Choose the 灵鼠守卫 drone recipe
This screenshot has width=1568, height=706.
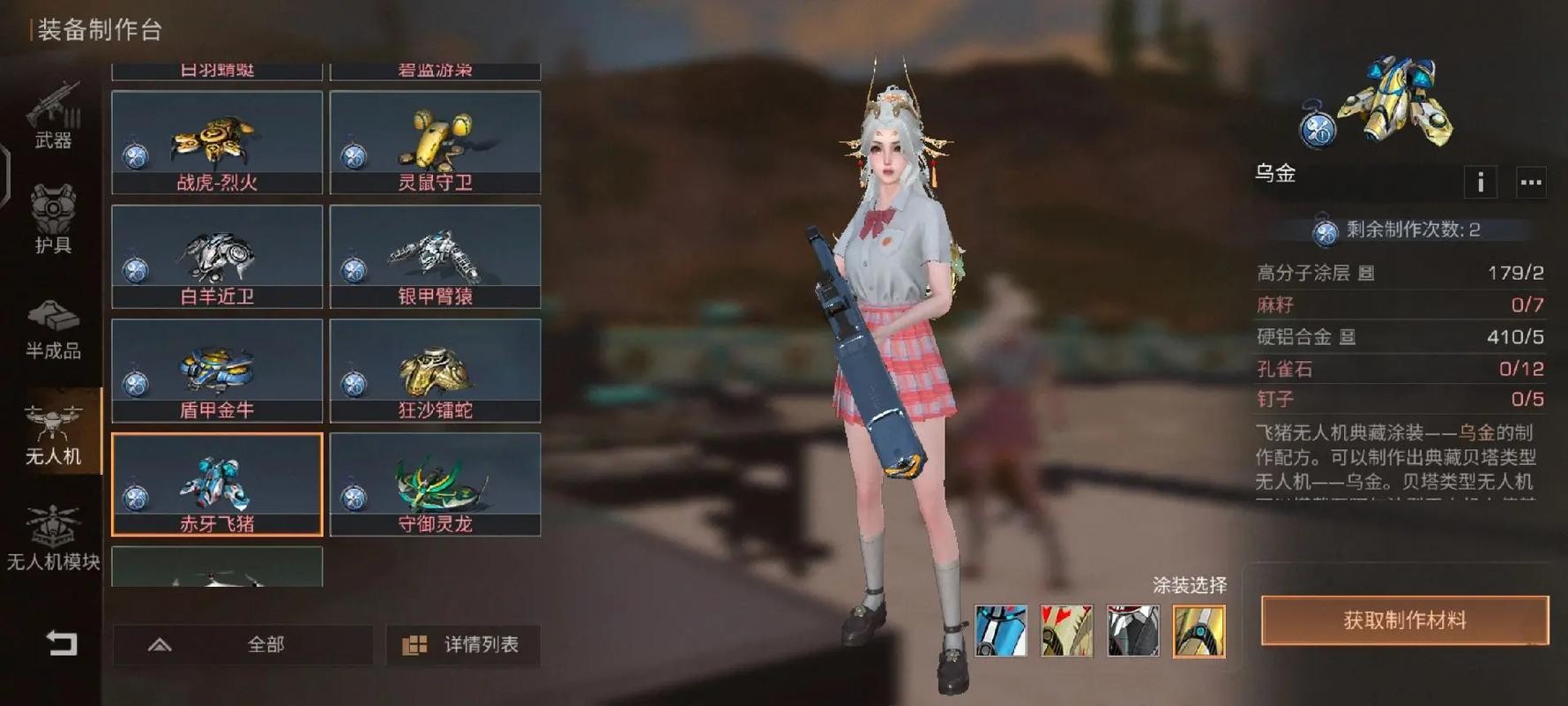(435, 142)
